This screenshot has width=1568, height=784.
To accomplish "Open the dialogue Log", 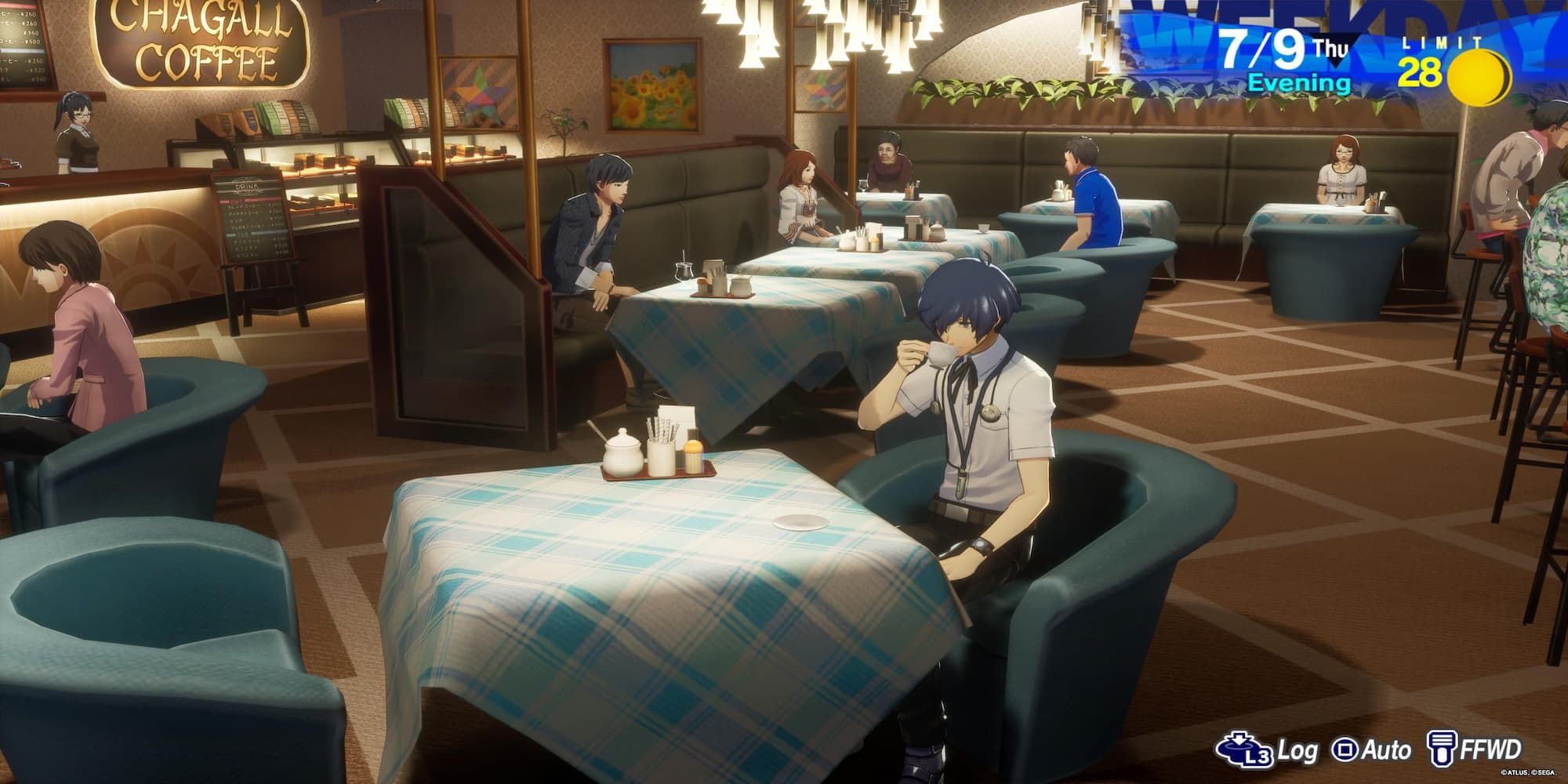I will point(1298,749).
